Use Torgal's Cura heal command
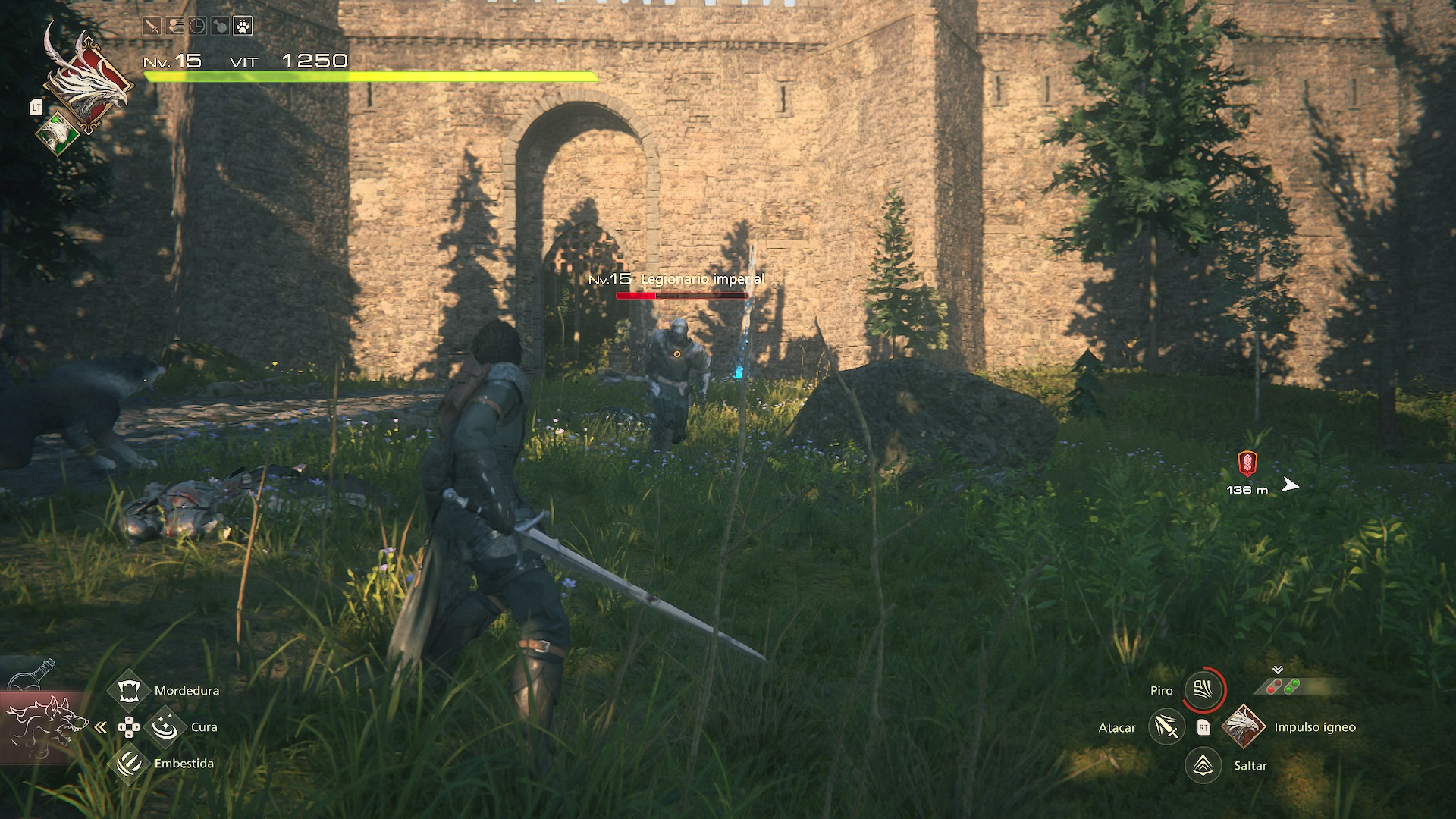 (164, 727)
